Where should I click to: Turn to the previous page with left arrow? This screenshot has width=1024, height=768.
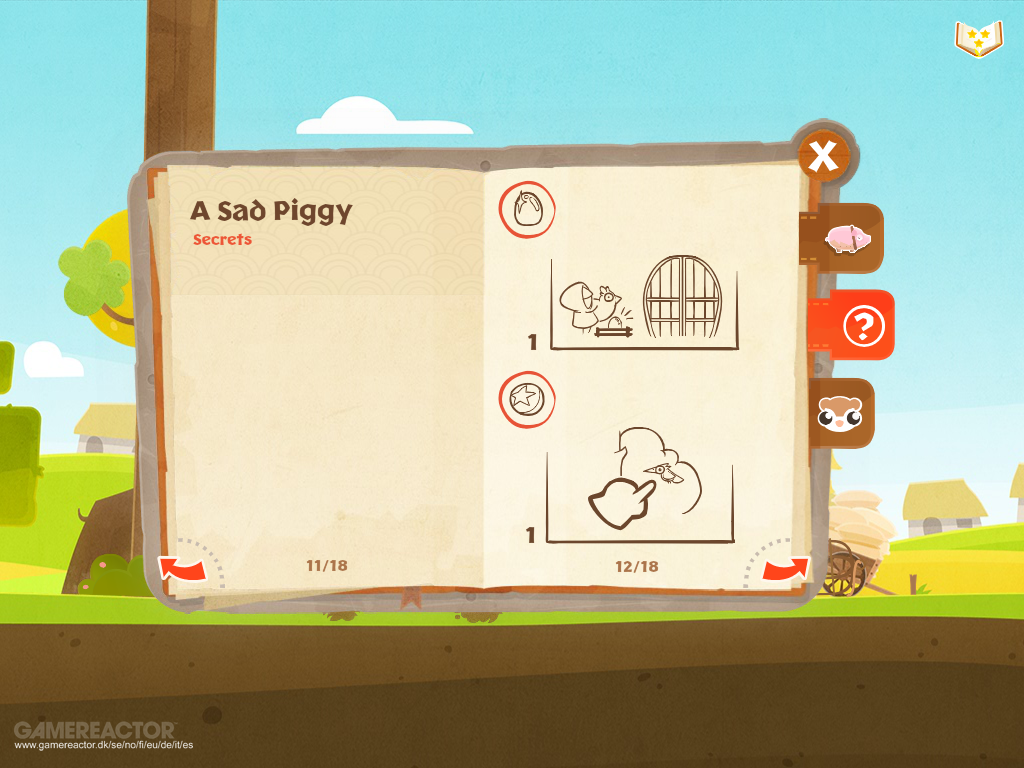(x=182, y=569)
